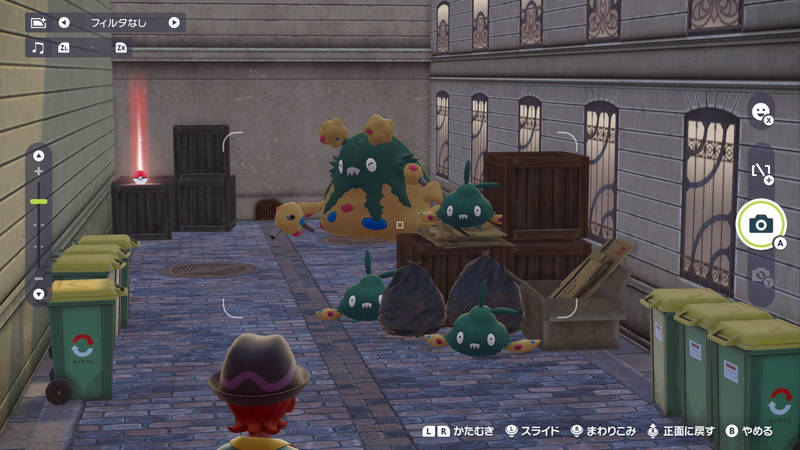800x450 pixels.
Task: Zoom out with the zoom slider's down arrow
Action: click(x=39, y=294)
